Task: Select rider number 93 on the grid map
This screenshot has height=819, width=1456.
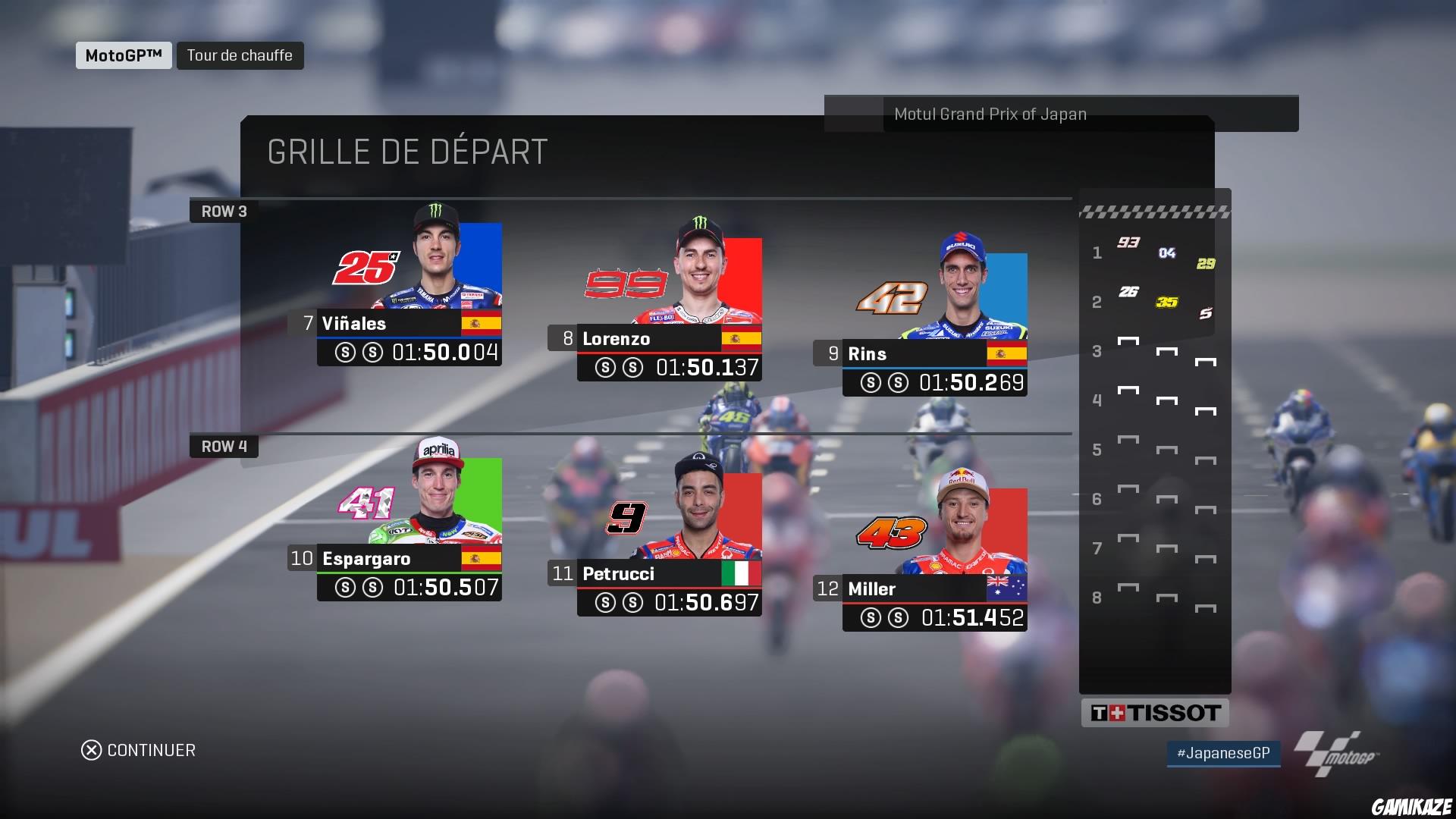Action: (1129, 242)
